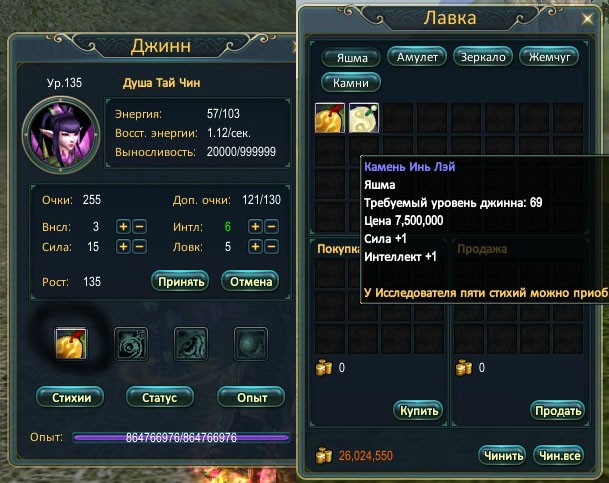
Task: Switch to the Яшма shop category
Action: (x=350, y=58)
